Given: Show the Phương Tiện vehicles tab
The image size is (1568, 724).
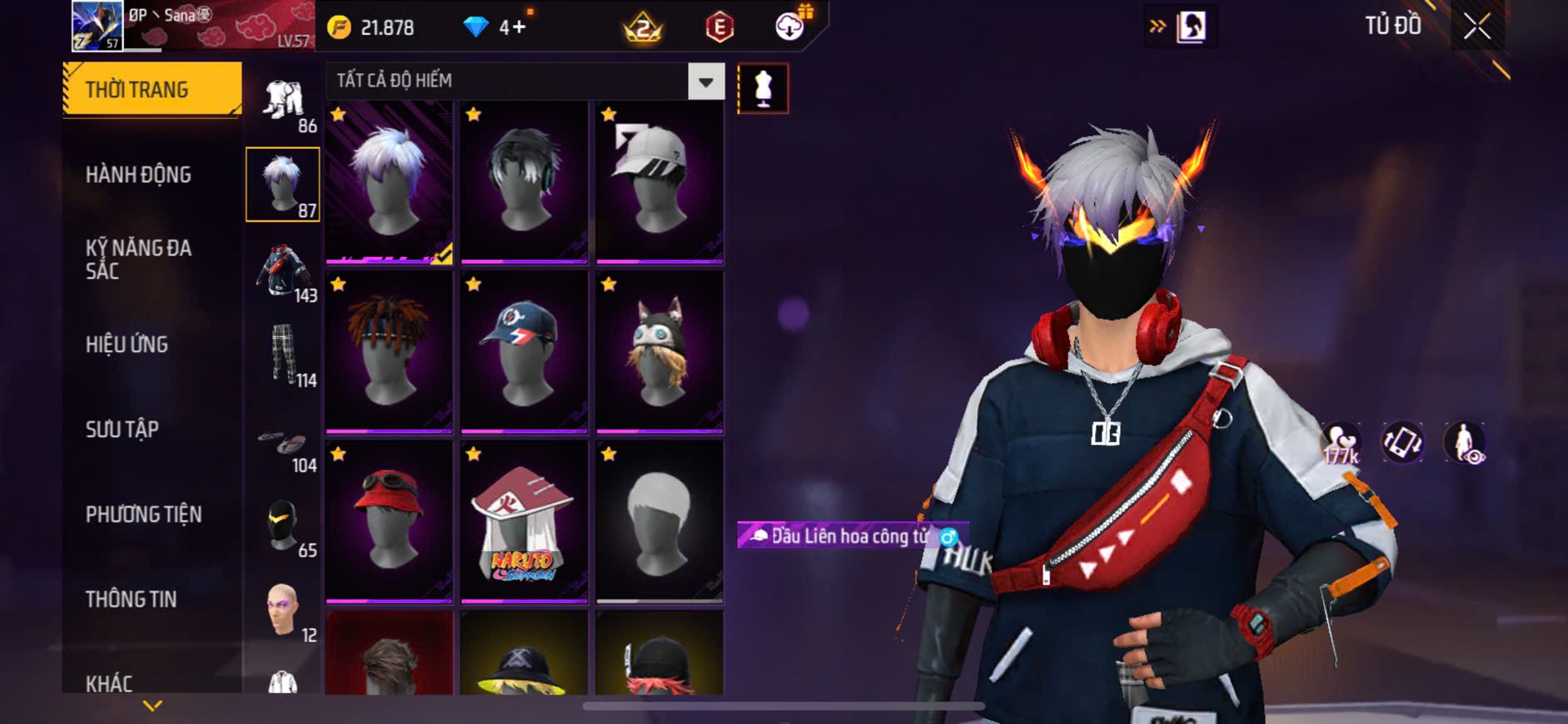Looking at the screenshot, I should click(x=143, y=514).
